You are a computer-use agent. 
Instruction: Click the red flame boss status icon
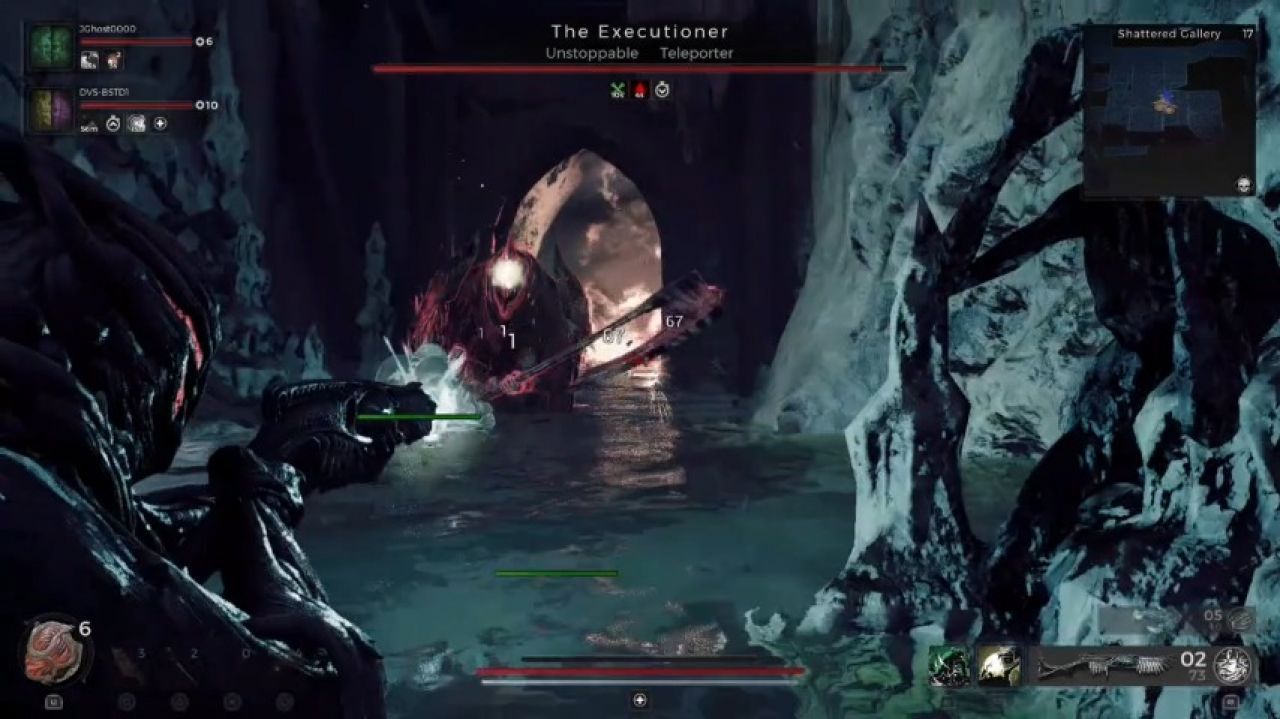[640, 90]
